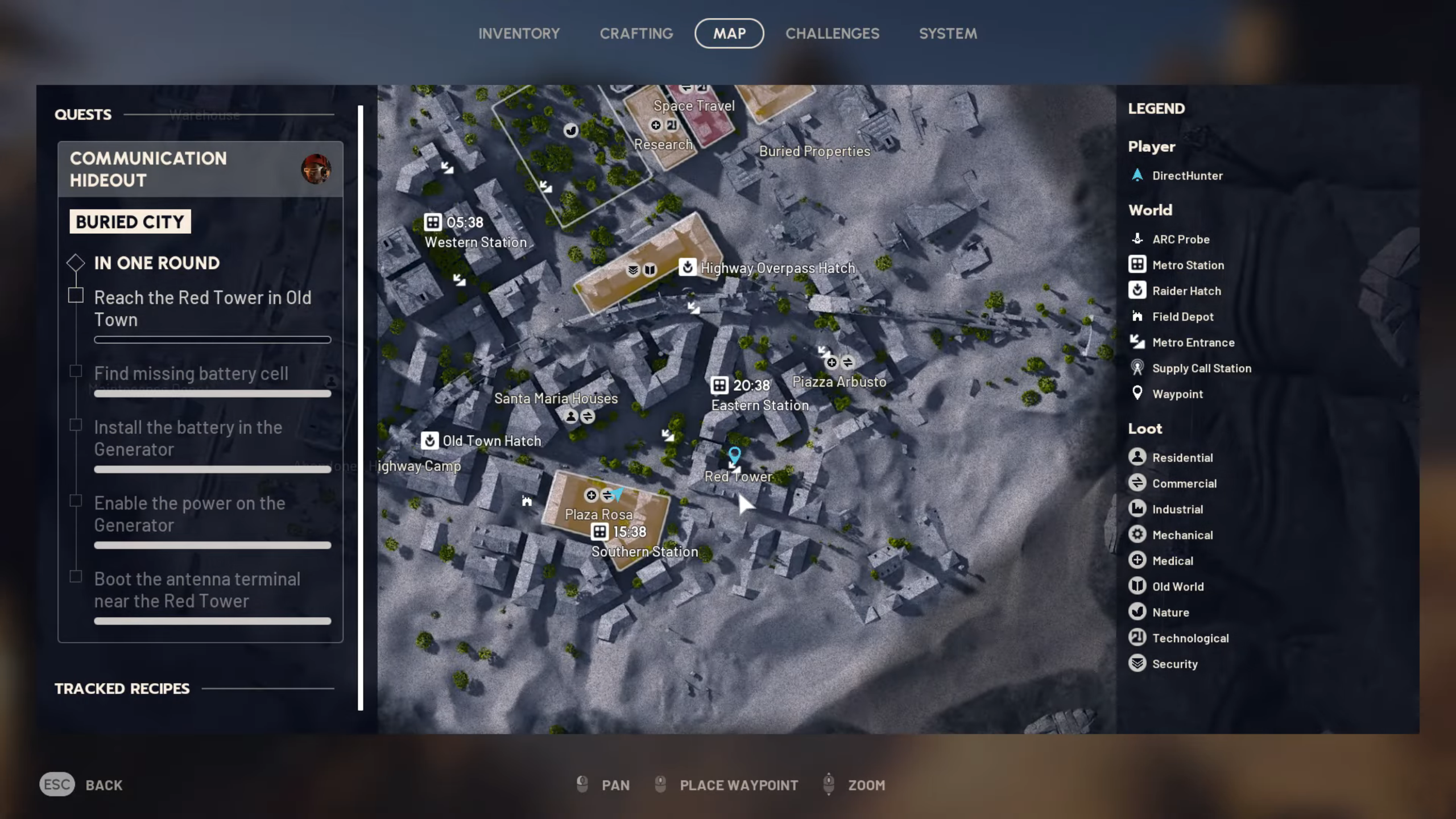The width and height of the screenshot is (1456, 819).
Task: Toggle the Boot the antenna terminal objective
Action: tap(76, 576)
